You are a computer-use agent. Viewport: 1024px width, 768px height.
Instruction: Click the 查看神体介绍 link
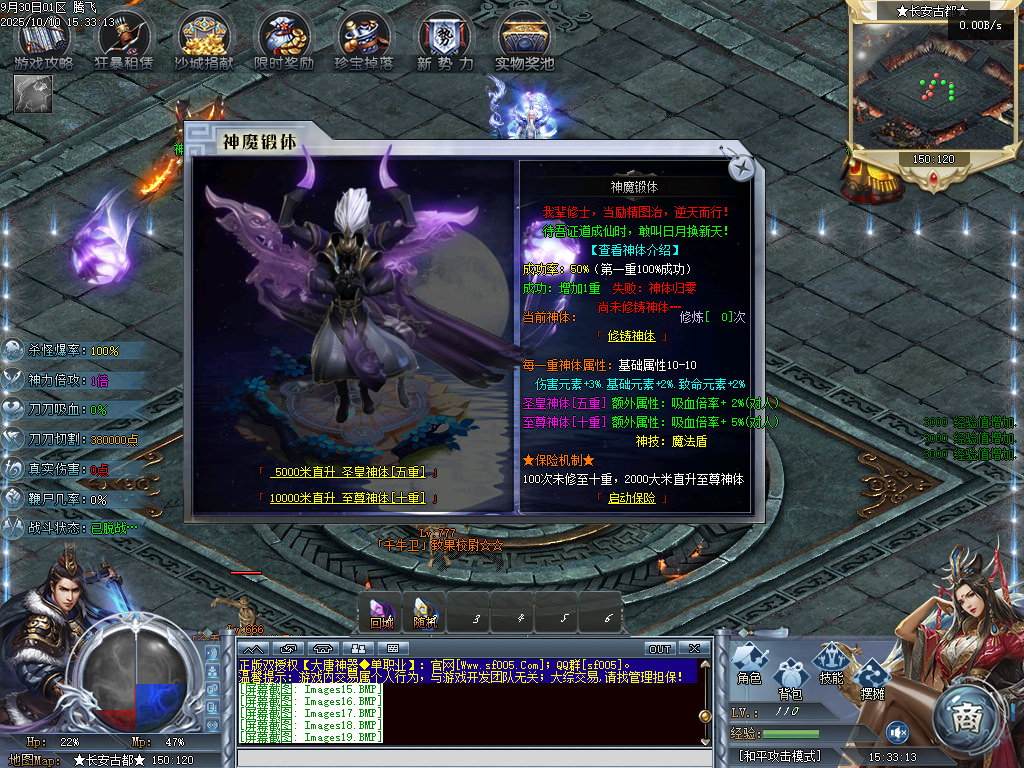tap(634, 250)
